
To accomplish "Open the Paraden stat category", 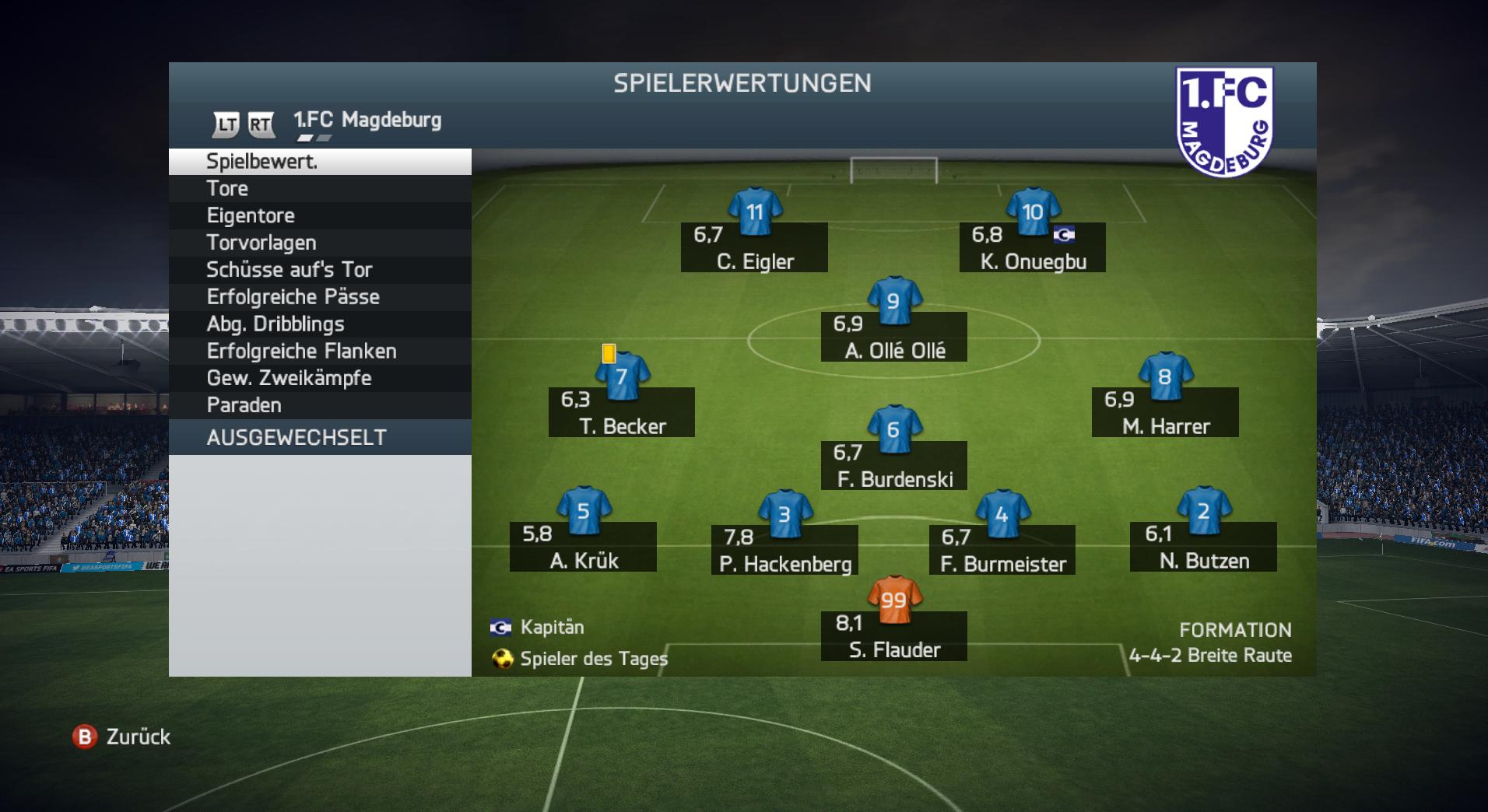I will pos(319,405).
